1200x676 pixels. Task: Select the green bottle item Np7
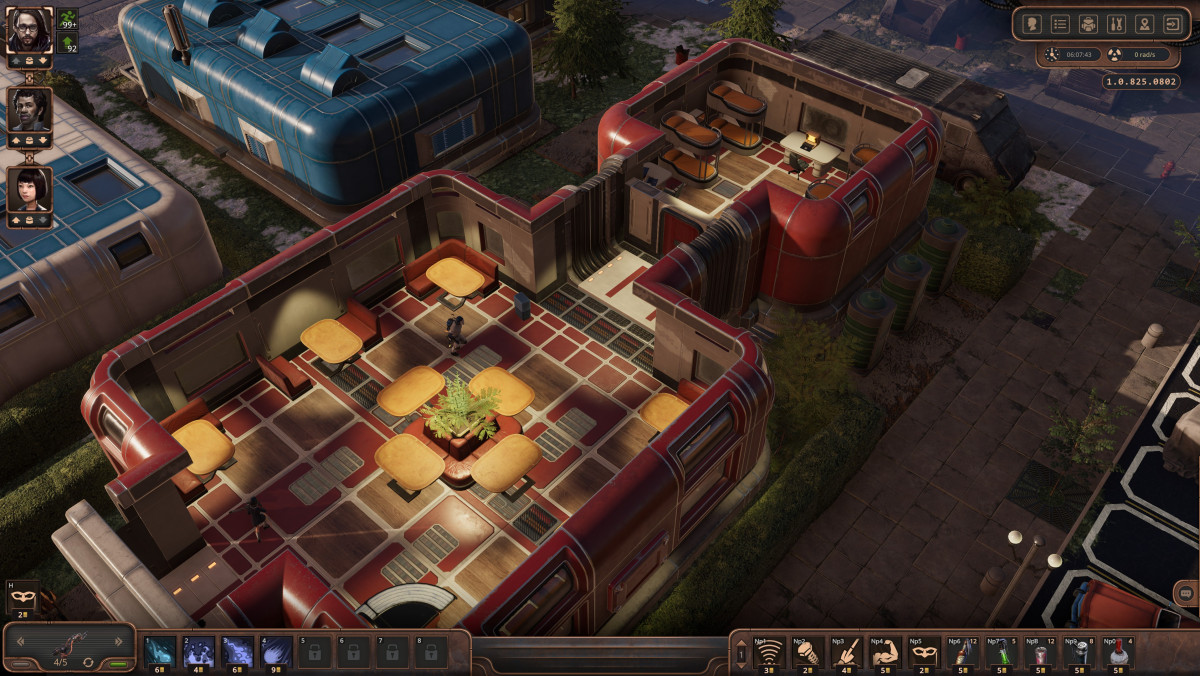pos(1002,652)
